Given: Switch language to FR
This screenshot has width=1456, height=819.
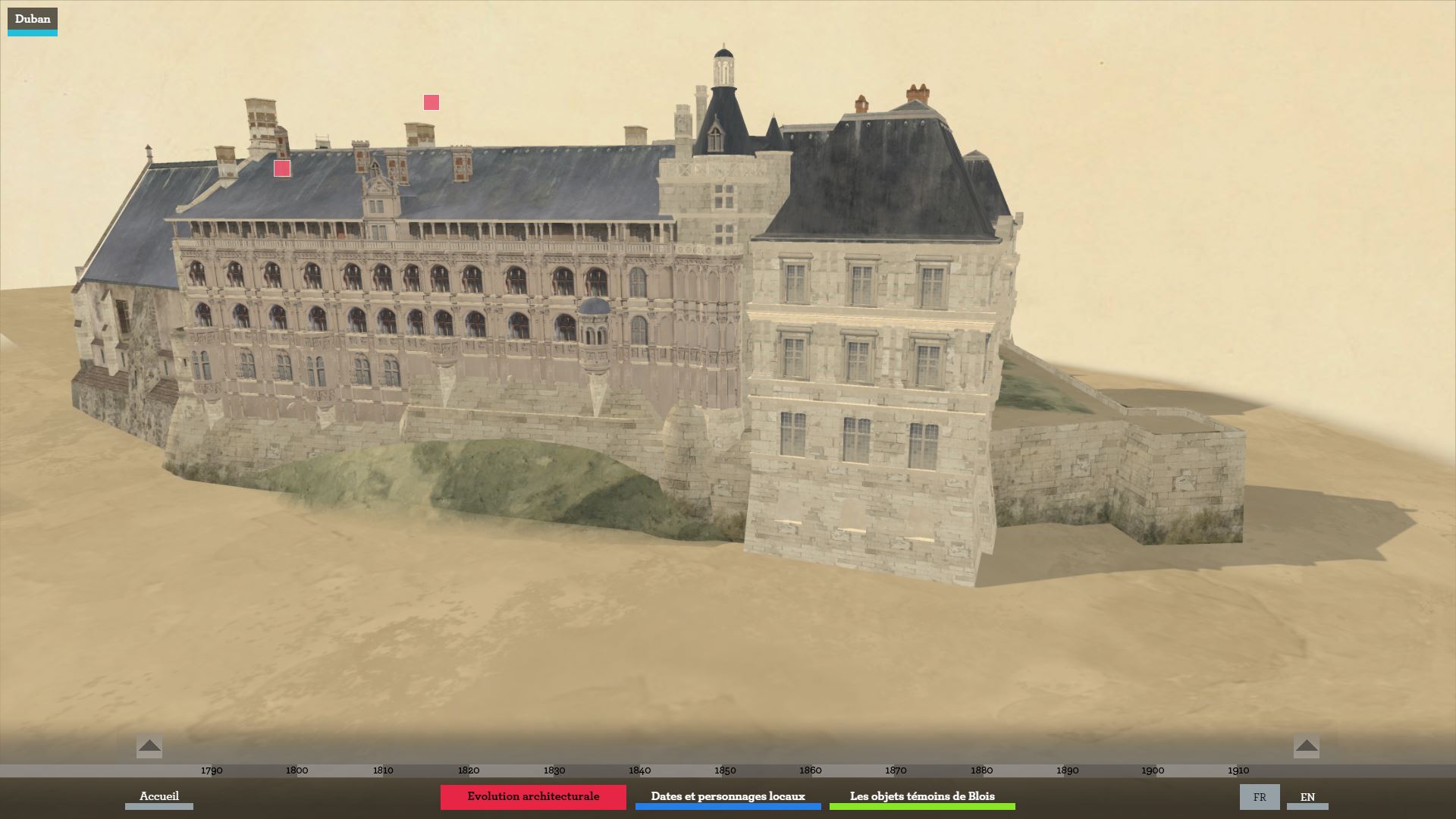Looking at the screenshot, I should click(1260, 797).
